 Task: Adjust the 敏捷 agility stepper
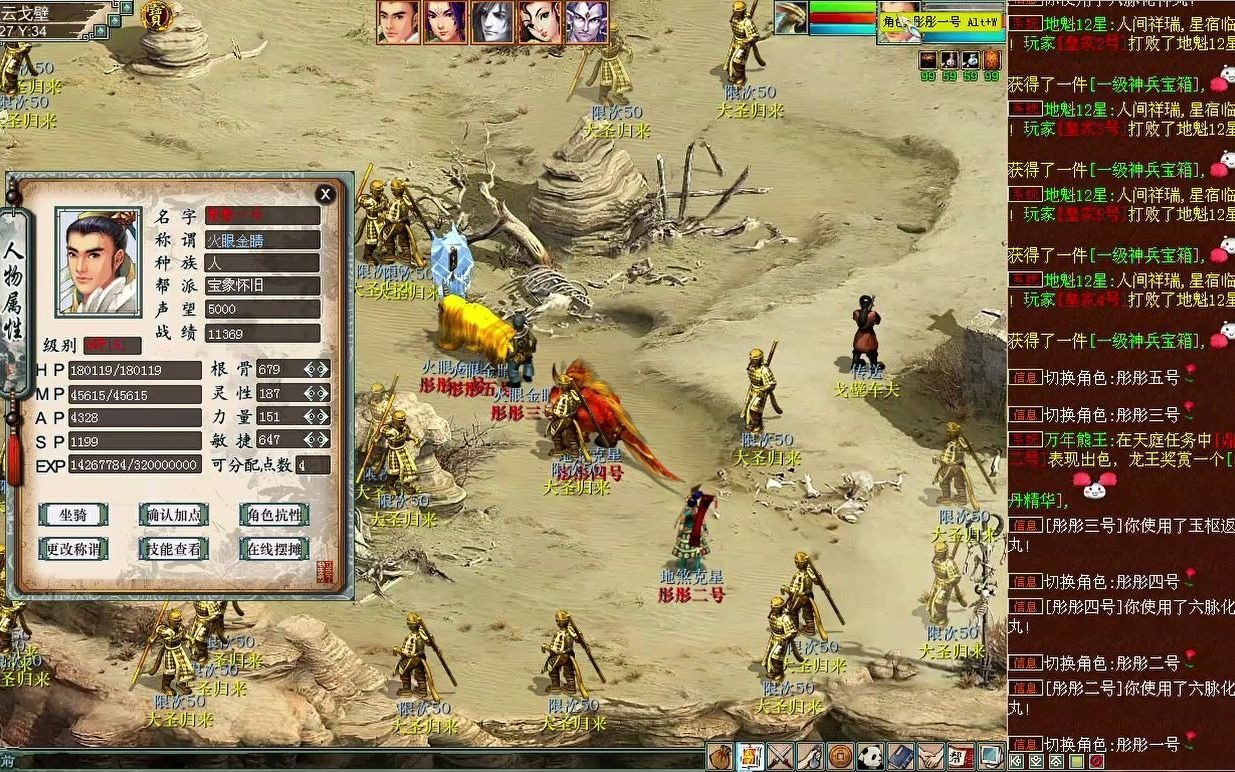click(317, 440)
